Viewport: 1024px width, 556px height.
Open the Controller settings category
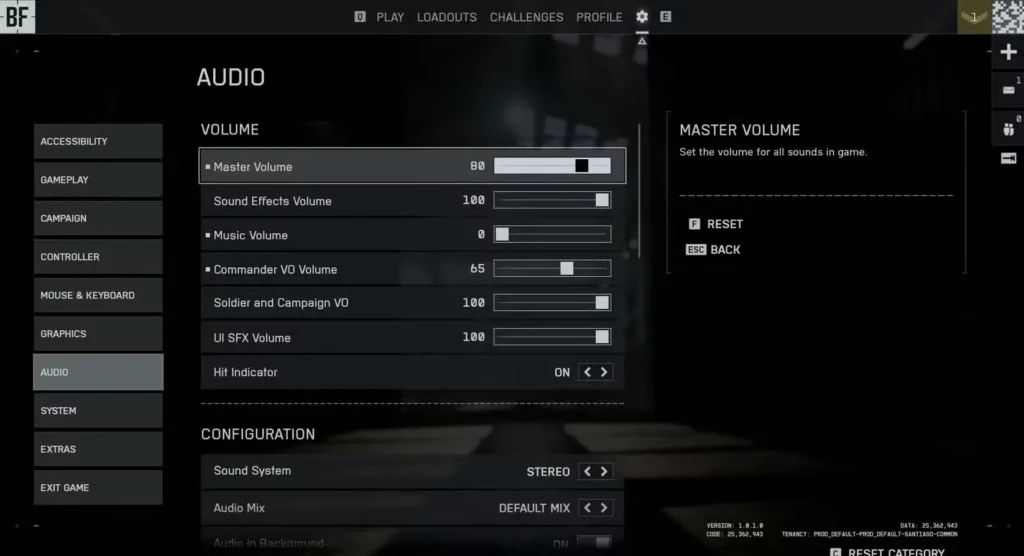coord(98,257)
